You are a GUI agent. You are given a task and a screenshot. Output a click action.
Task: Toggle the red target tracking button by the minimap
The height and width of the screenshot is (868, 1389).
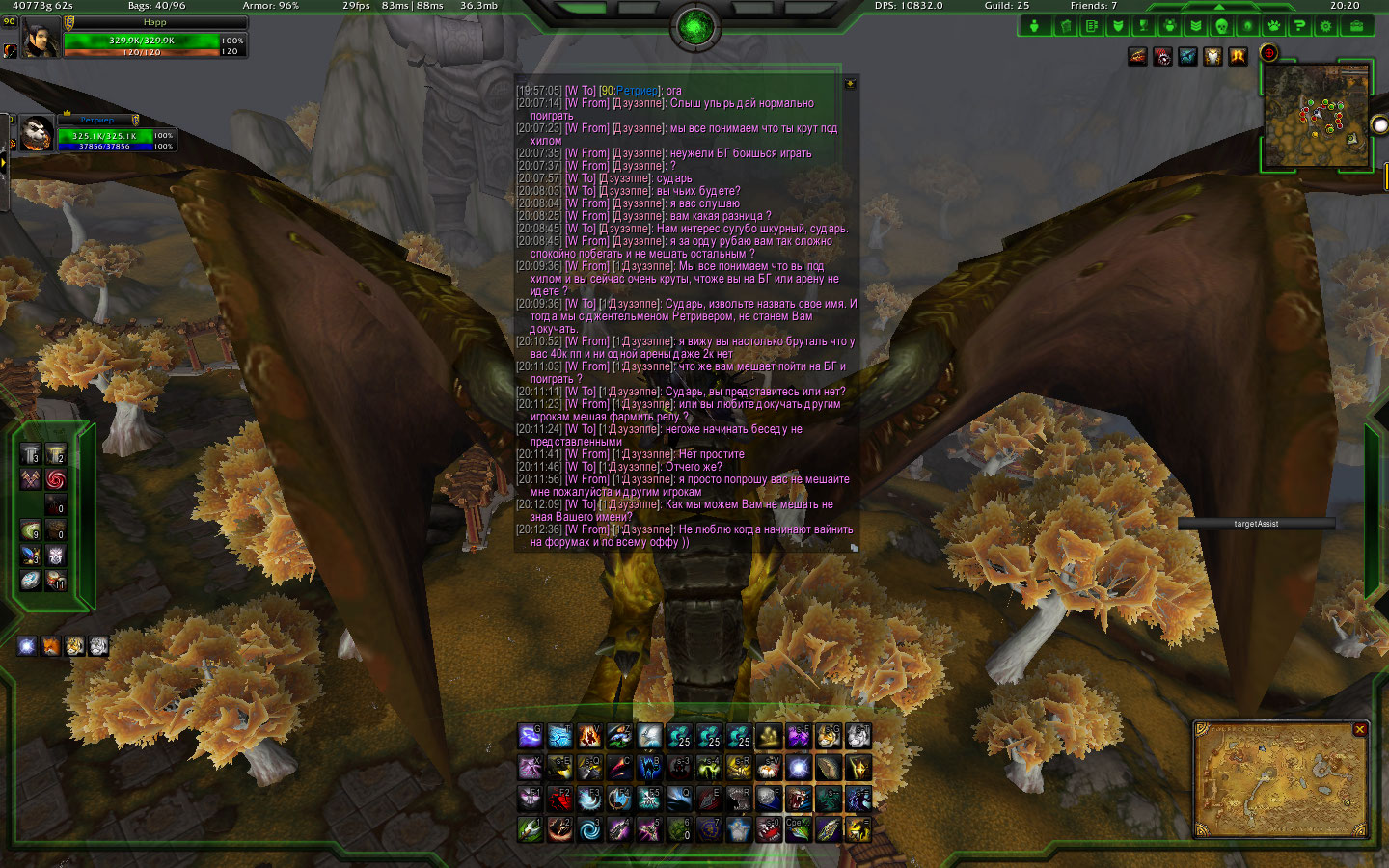pos(1268,53)
